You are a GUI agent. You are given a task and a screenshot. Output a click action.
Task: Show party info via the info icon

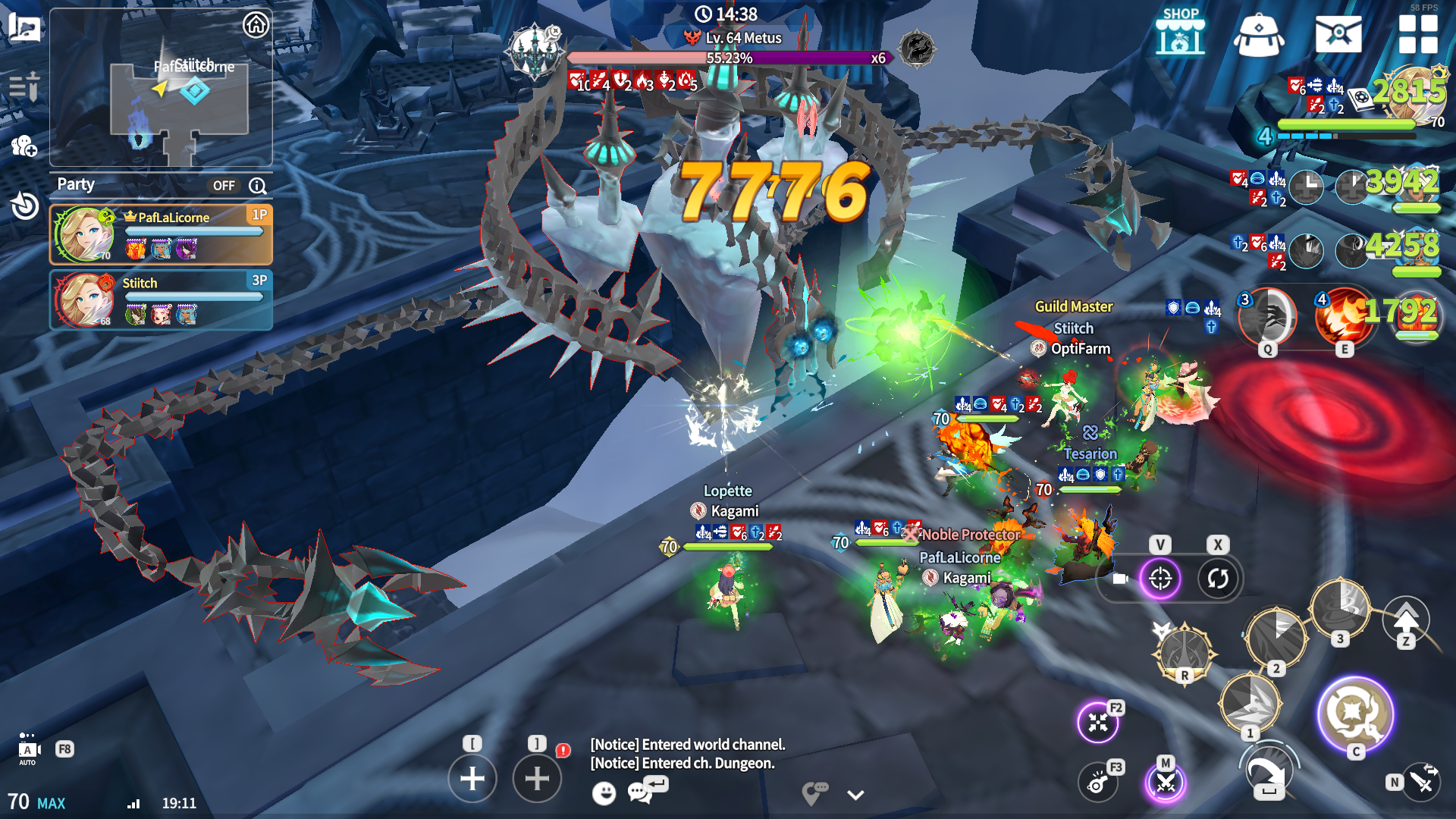(x=258, y=186)
